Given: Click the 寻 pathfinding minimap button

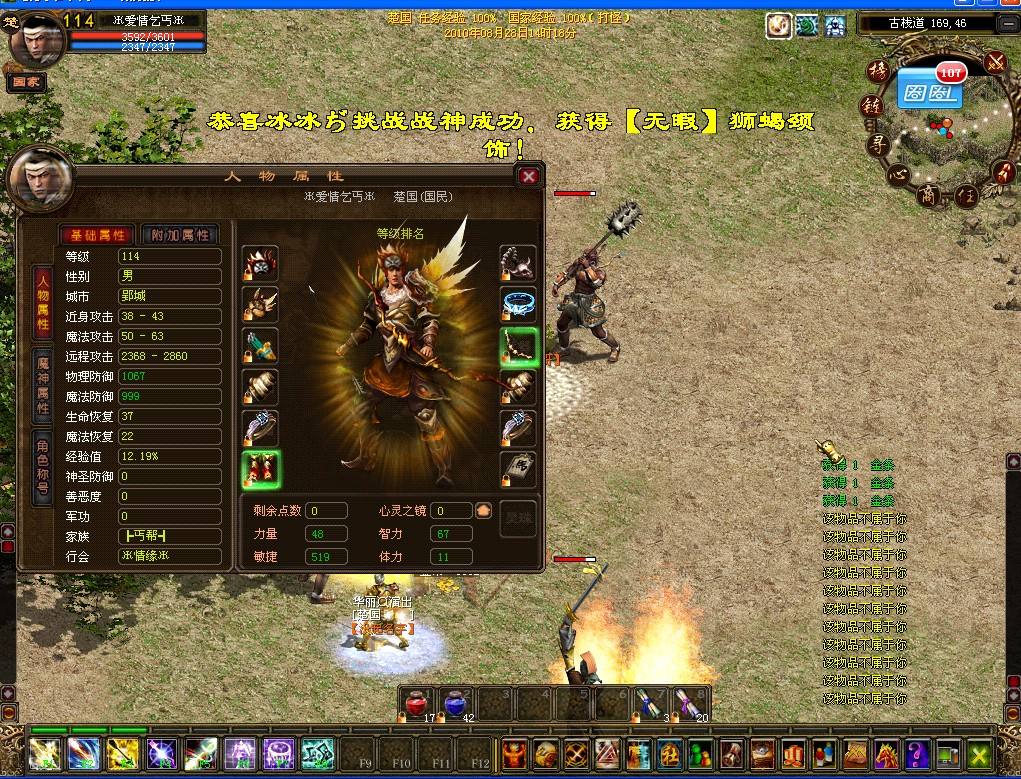Looking at the screenshot, I should pyautogui.click(x=877, y=143).
